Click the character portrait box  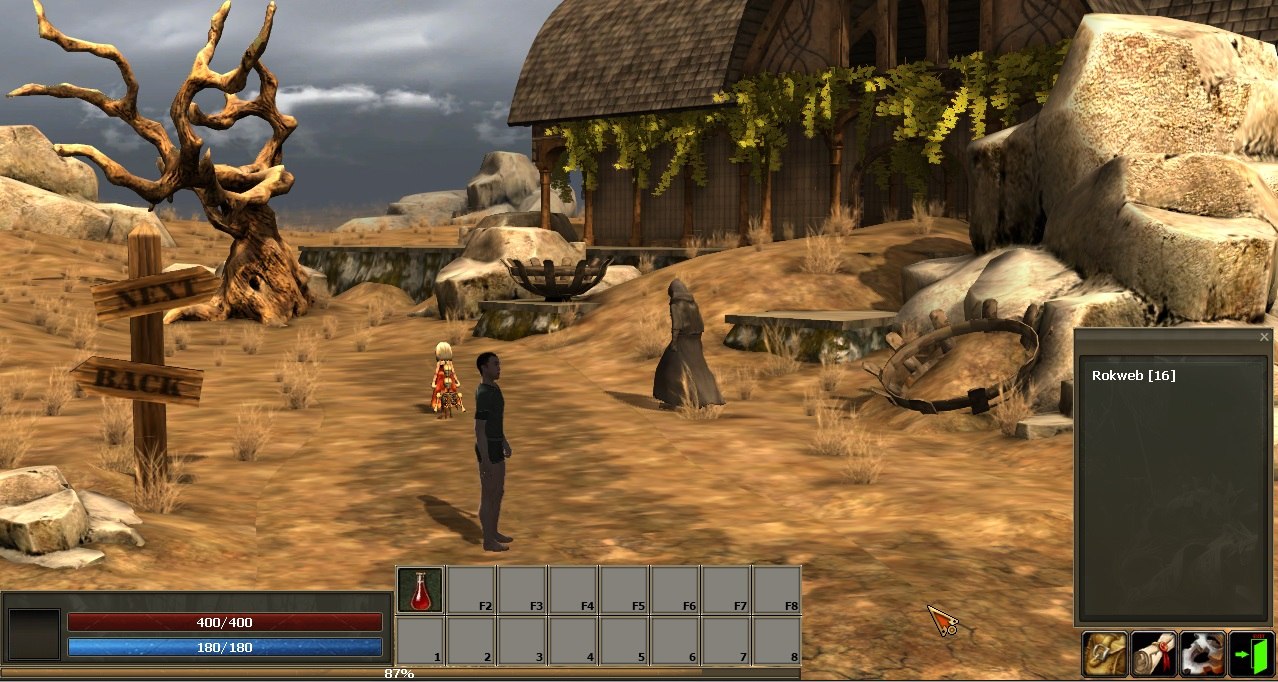pos(34,634)
